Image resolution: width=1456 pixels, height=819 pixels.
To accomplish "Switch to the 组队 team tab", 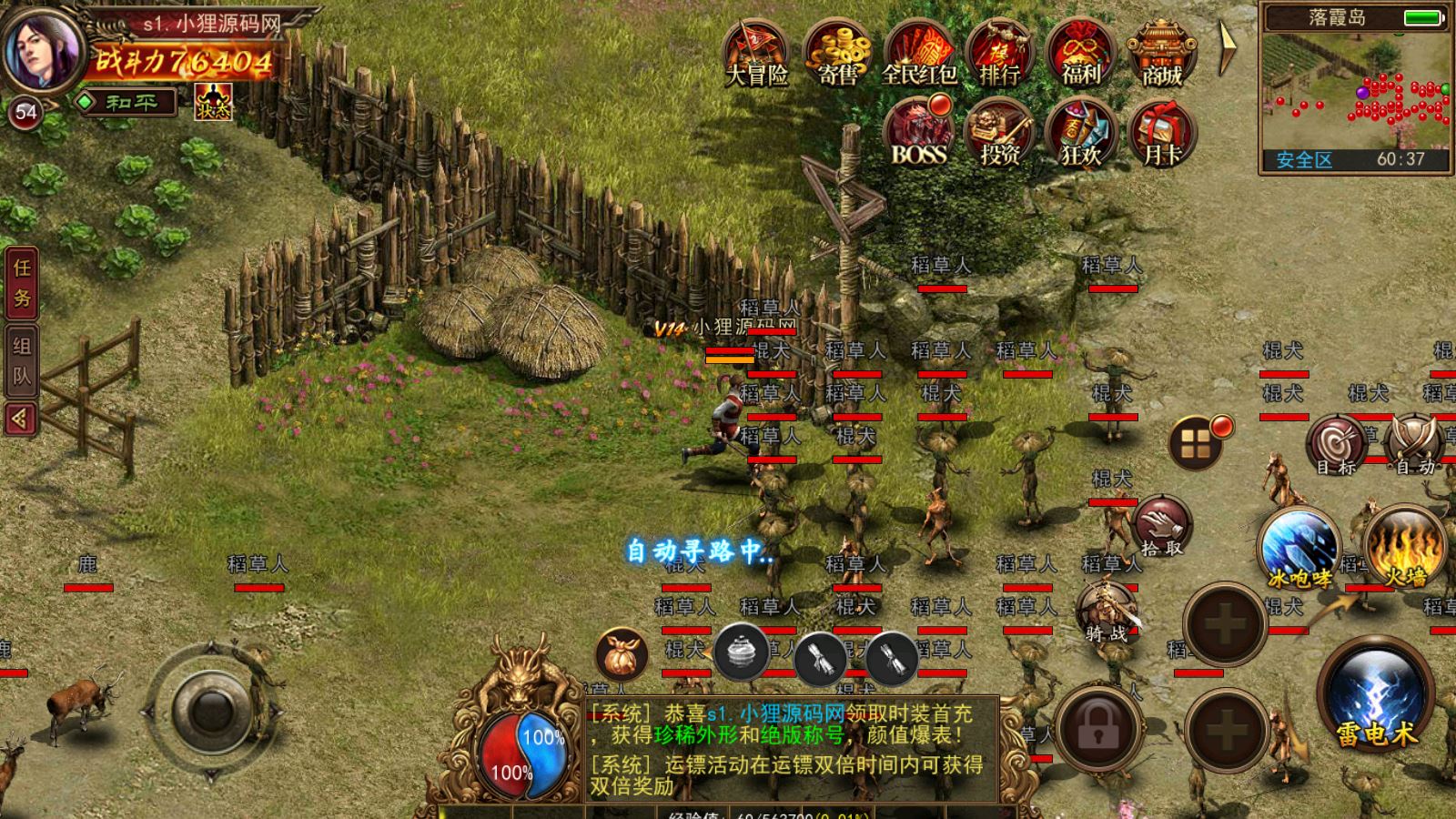I will 22,360.
